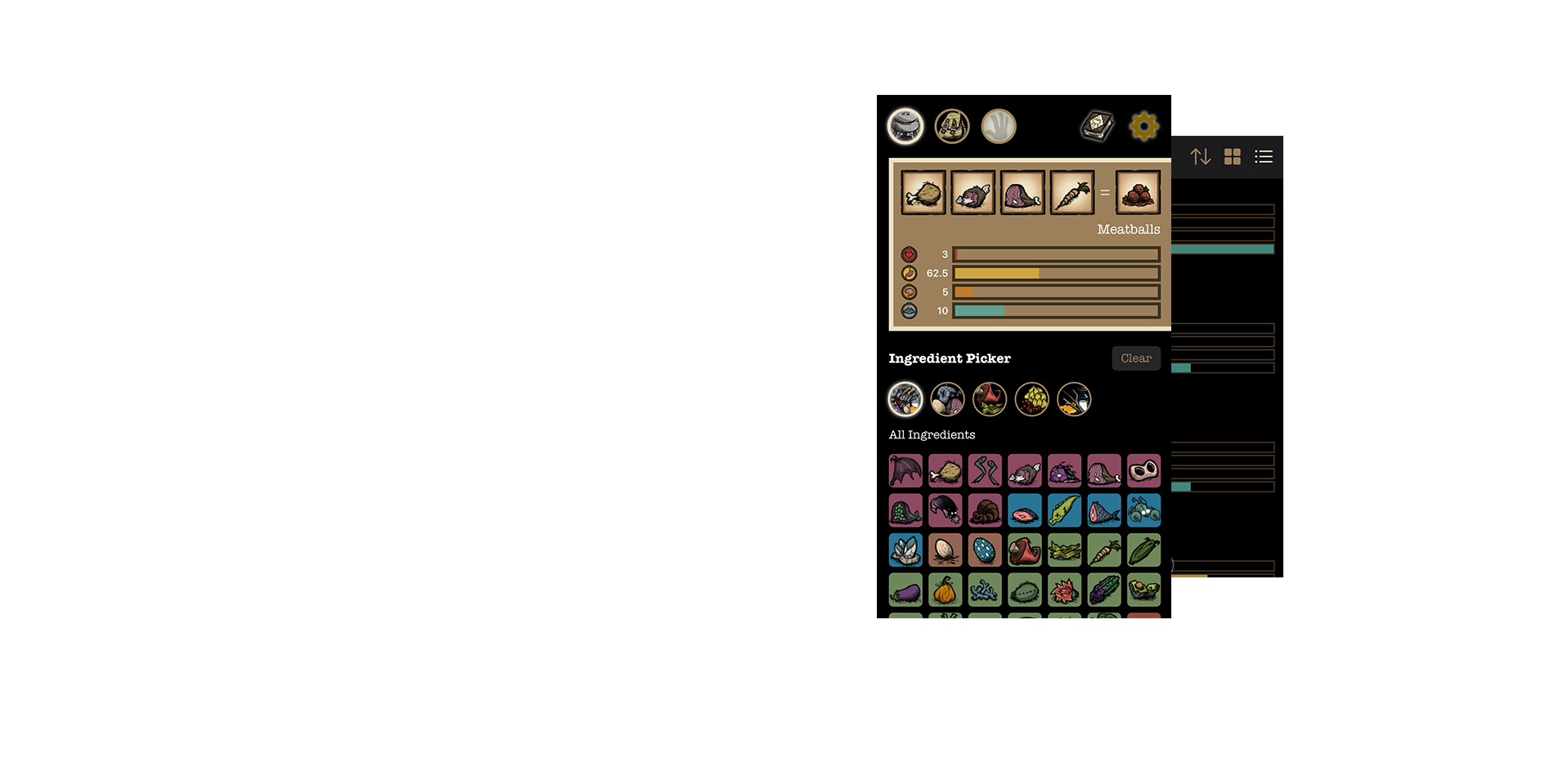
Task: Click the sort arrows button
Action: coord(1200,156)
